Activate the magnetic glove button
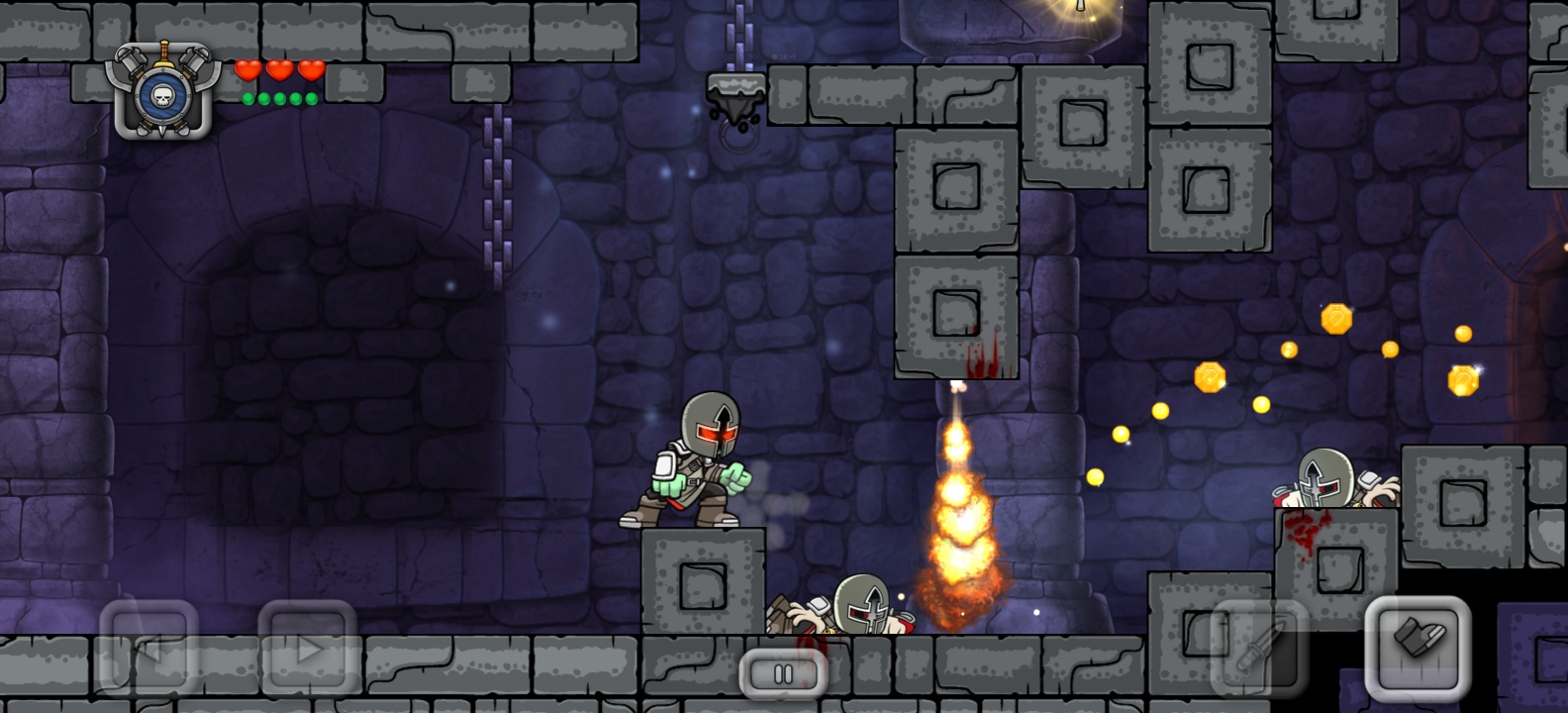This screenshot has height=713, width=1568. click(x=1418, y=646)
